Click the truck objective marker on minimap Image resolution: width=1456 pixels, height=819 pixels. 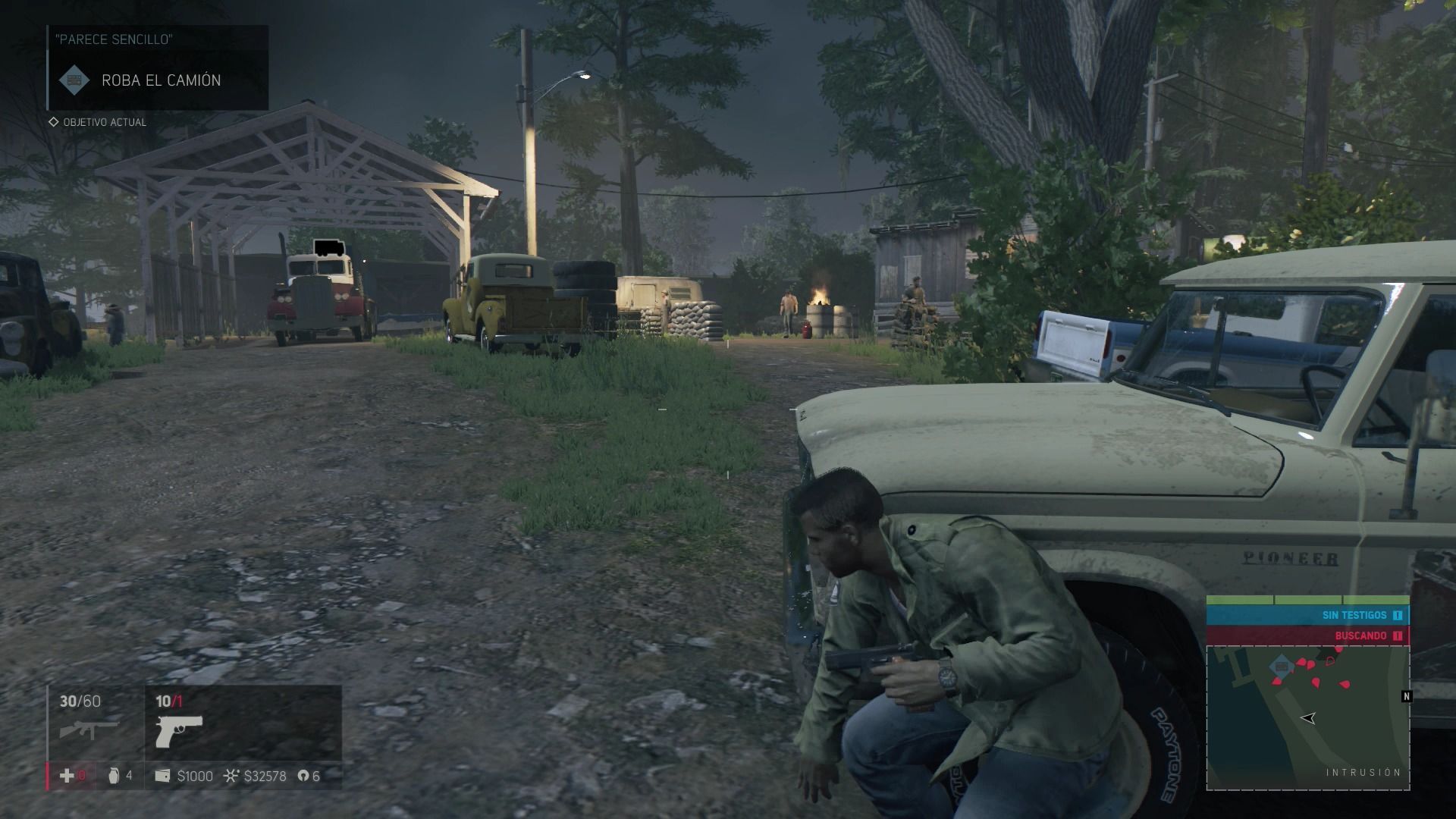point(1282,667)
